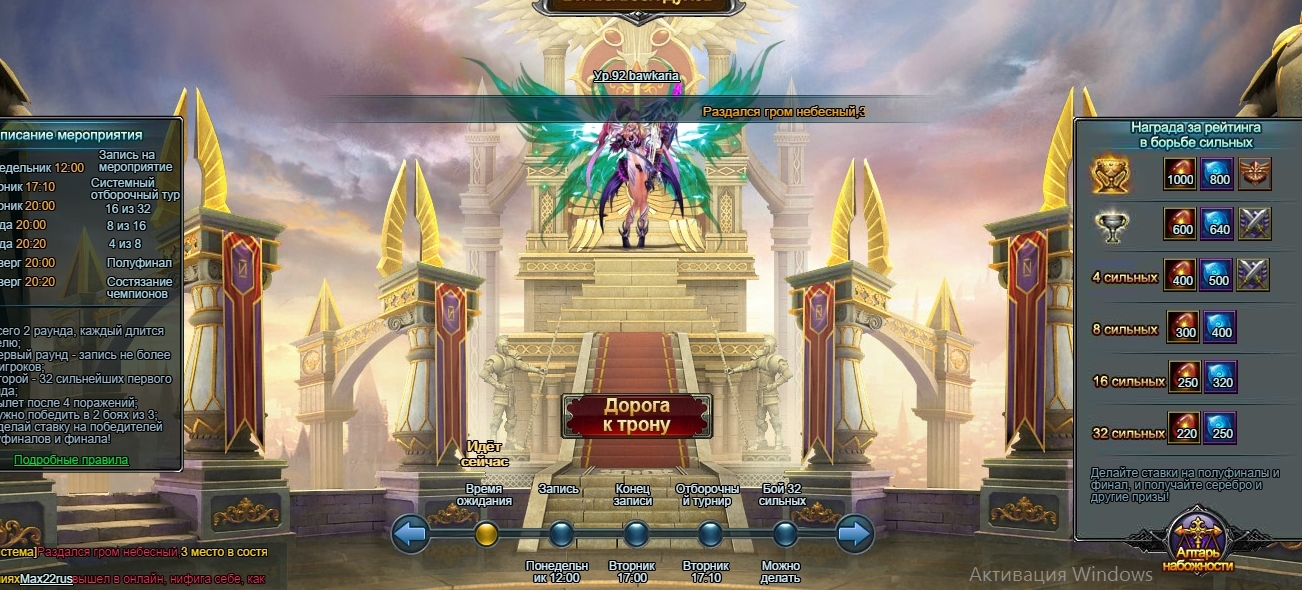This screenshot has width=1302, height=590.
Task: Select the Запись stage node
Action: (x=561, y=534)
